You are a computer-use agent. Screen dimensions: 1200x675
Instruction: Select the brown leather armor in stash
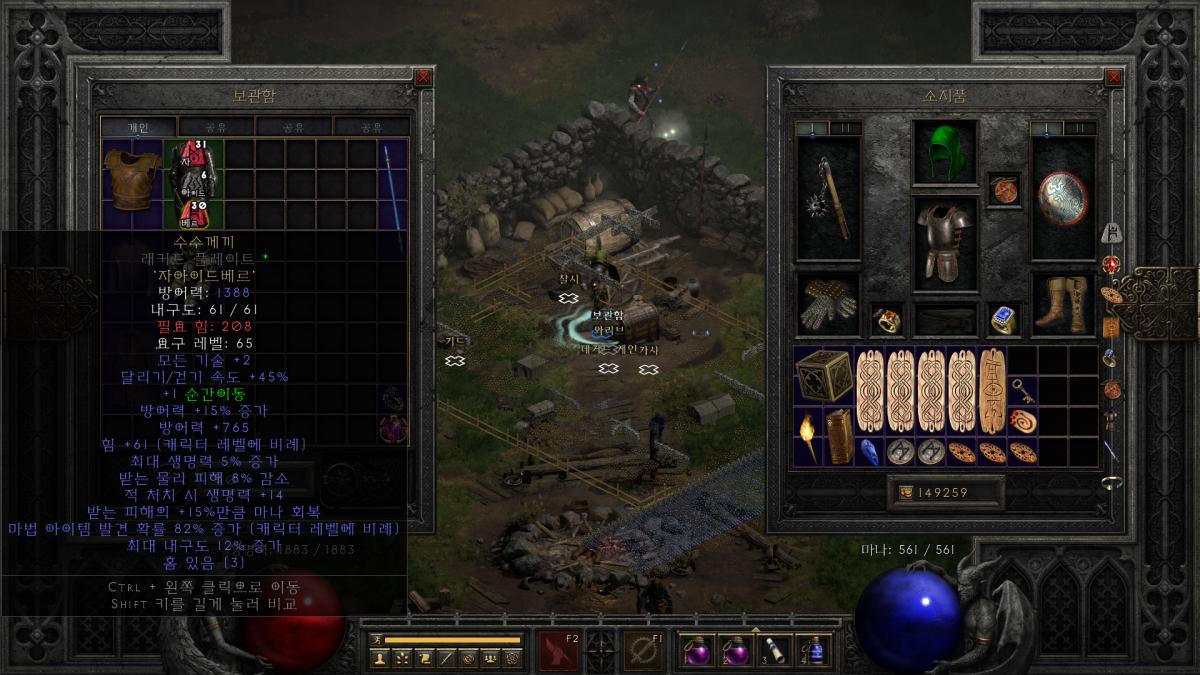tap(132, 179)
